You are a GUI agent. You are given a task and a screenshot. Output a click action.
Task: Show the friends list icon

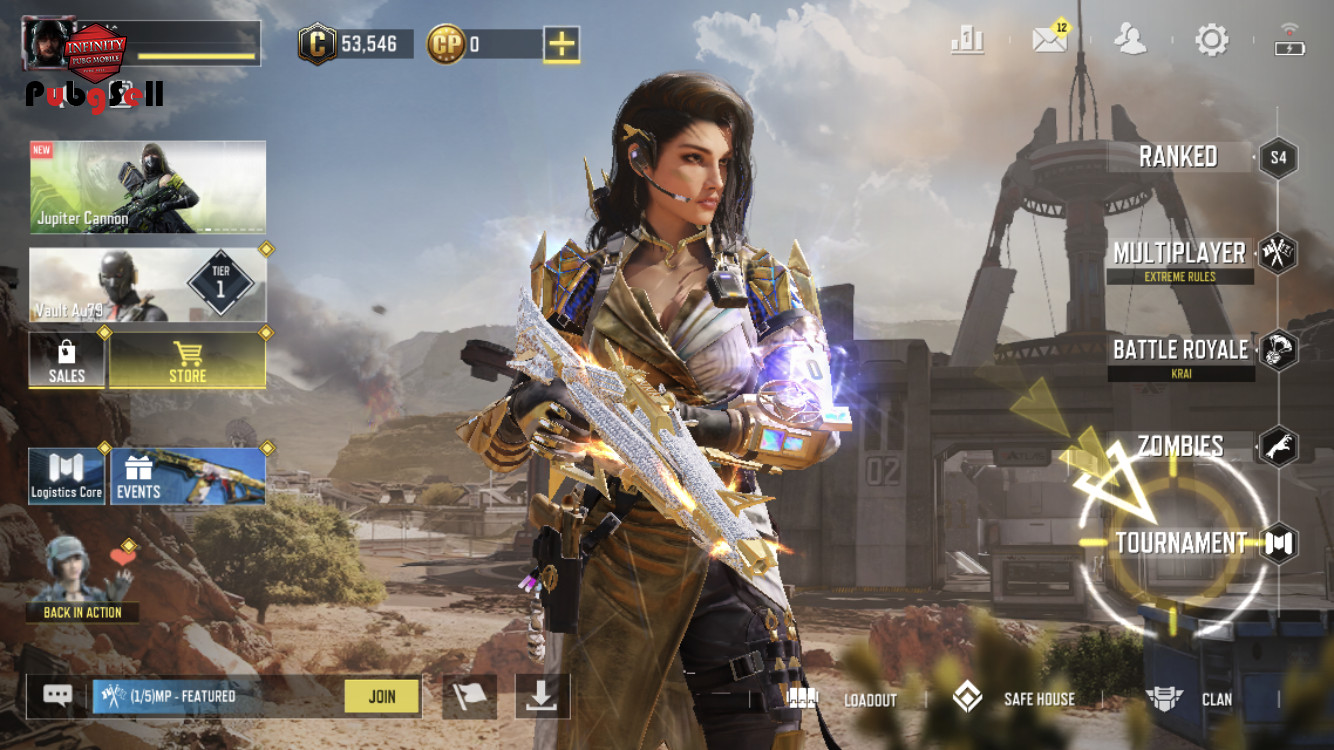click(x=1130, y=41)
